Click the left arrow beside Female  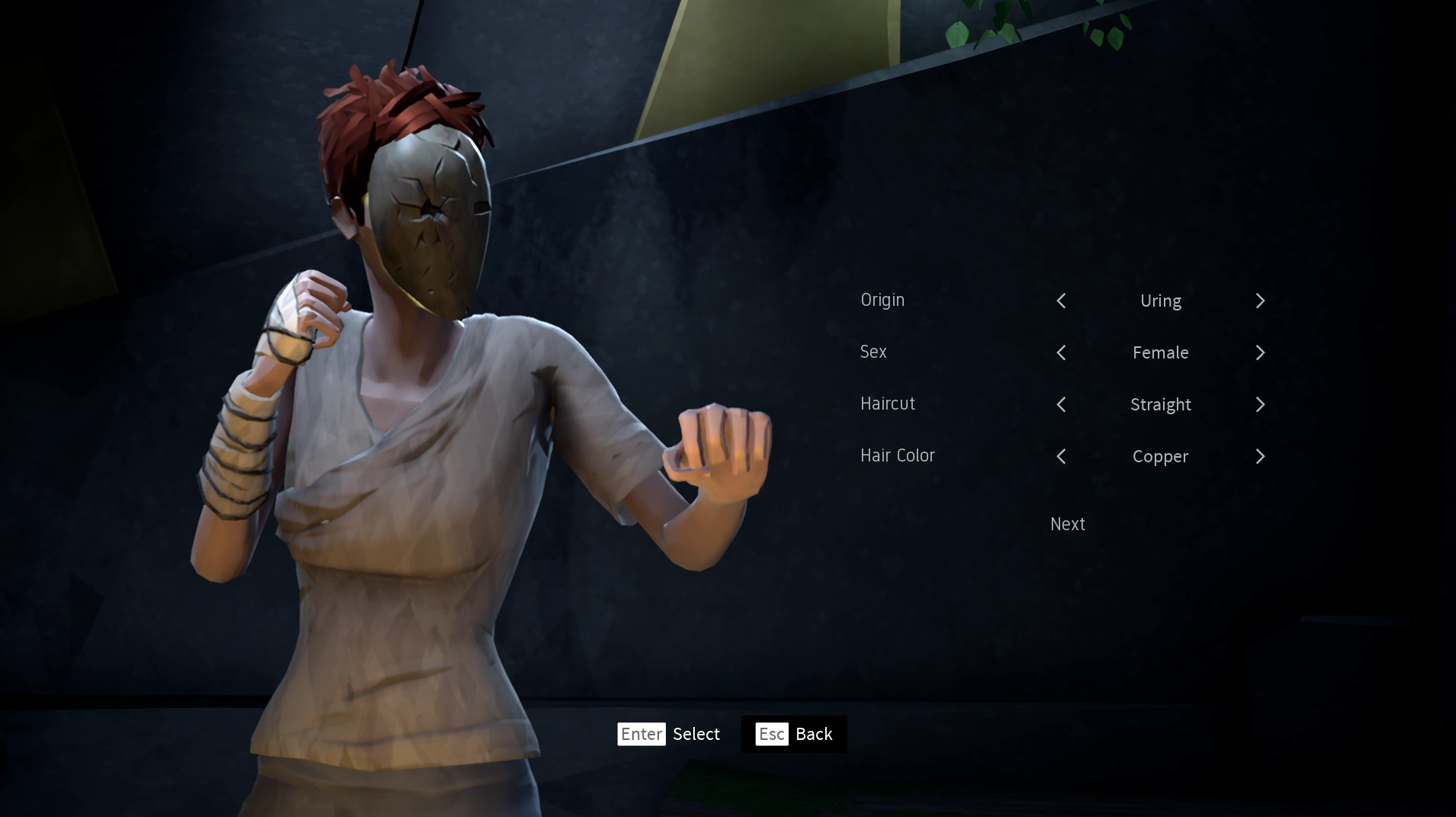click(1061, 352)
